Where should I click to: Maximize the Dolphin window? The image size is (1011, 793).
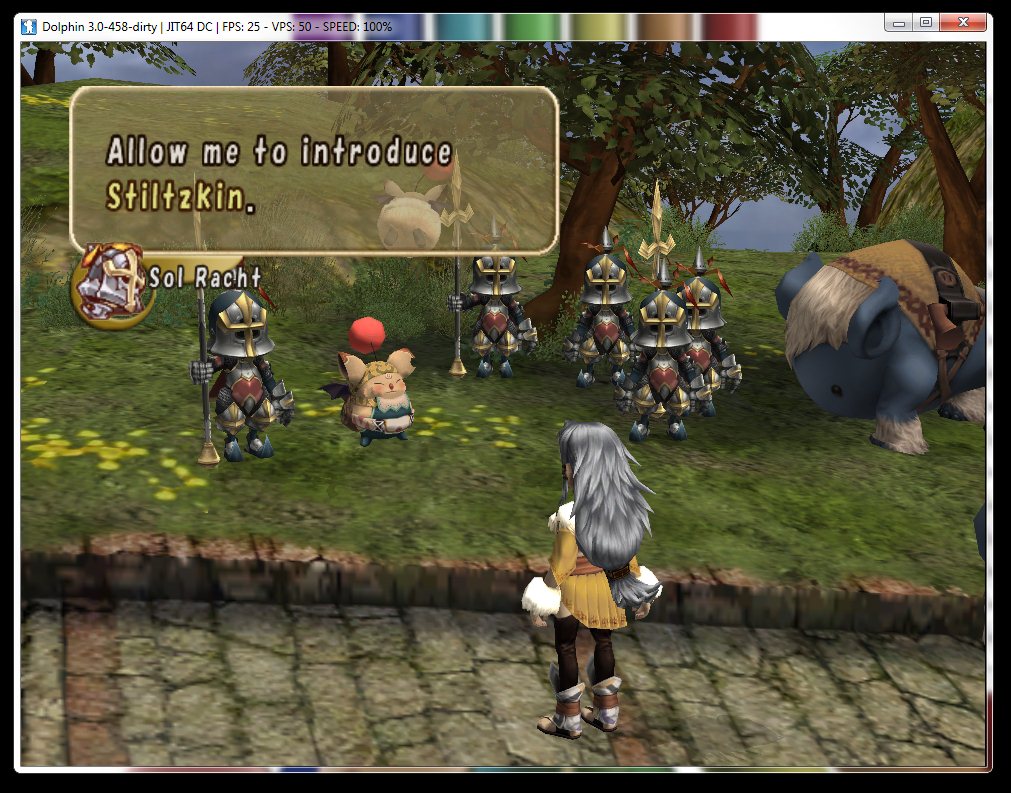coord(925,22)
